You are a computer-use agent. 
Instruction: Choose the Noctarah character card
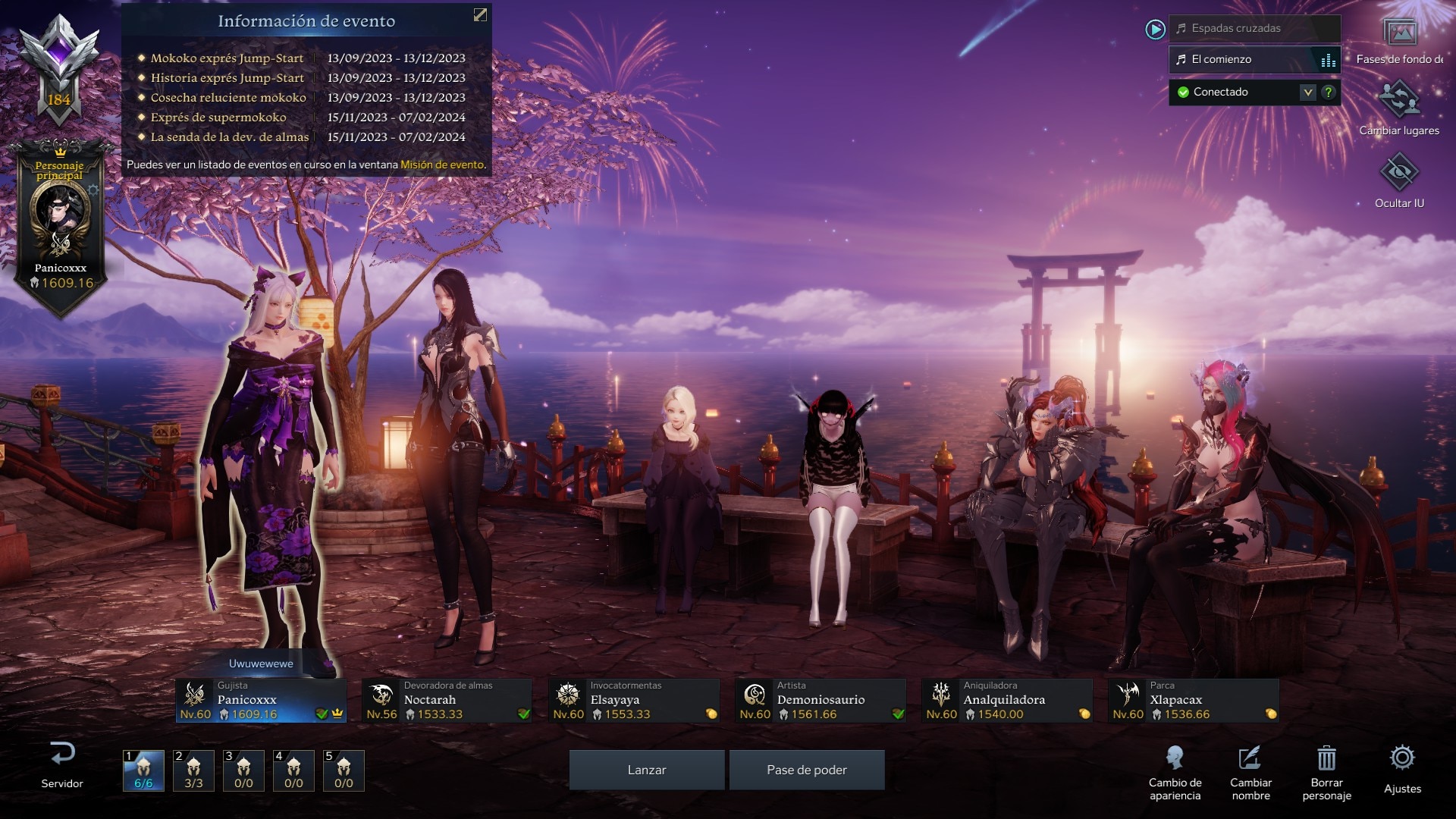point(447,701)
